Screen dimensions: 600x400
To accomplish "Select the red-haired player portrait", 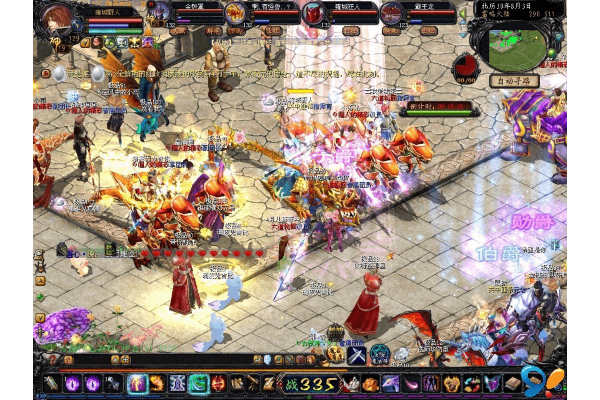I will point(58,22).
